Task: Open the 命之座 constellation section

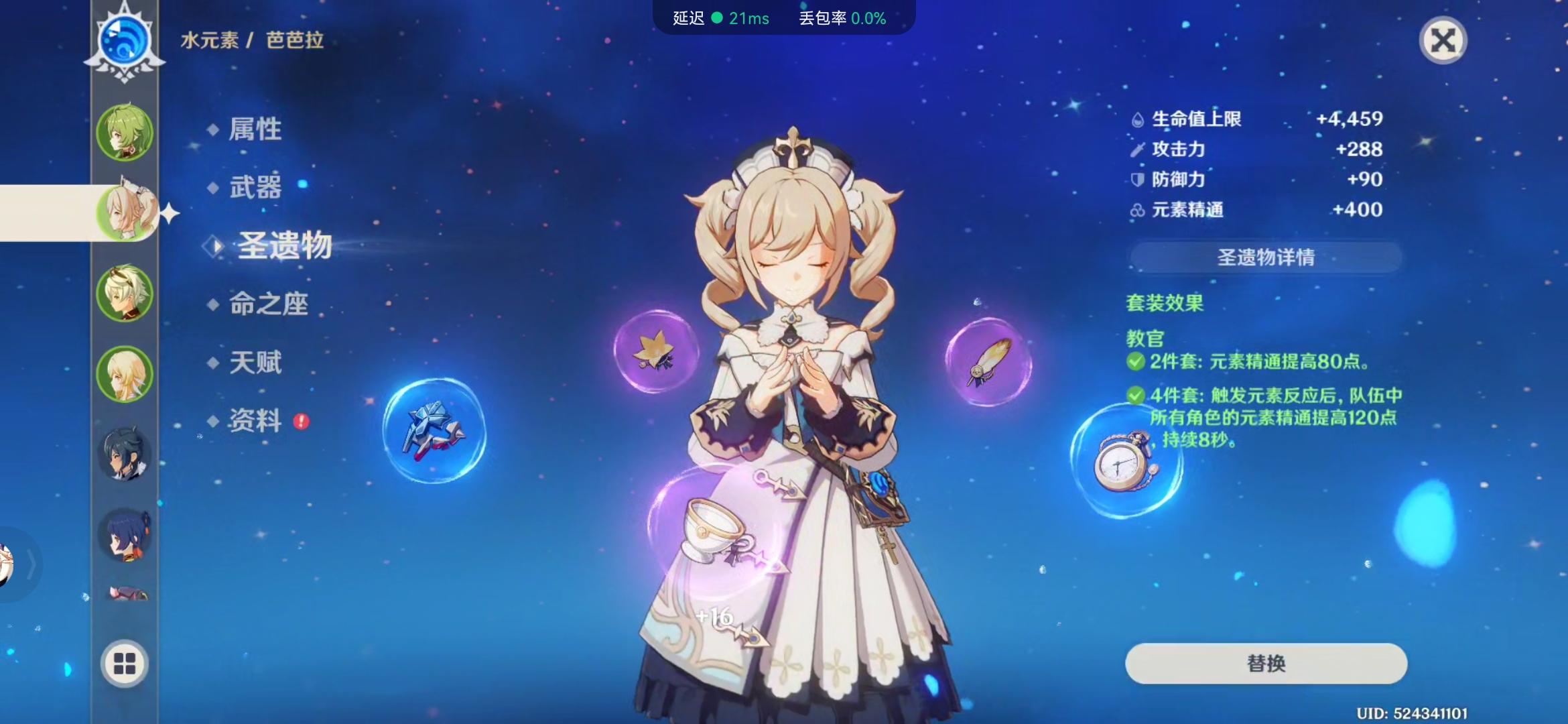Action: pos(266,304)
